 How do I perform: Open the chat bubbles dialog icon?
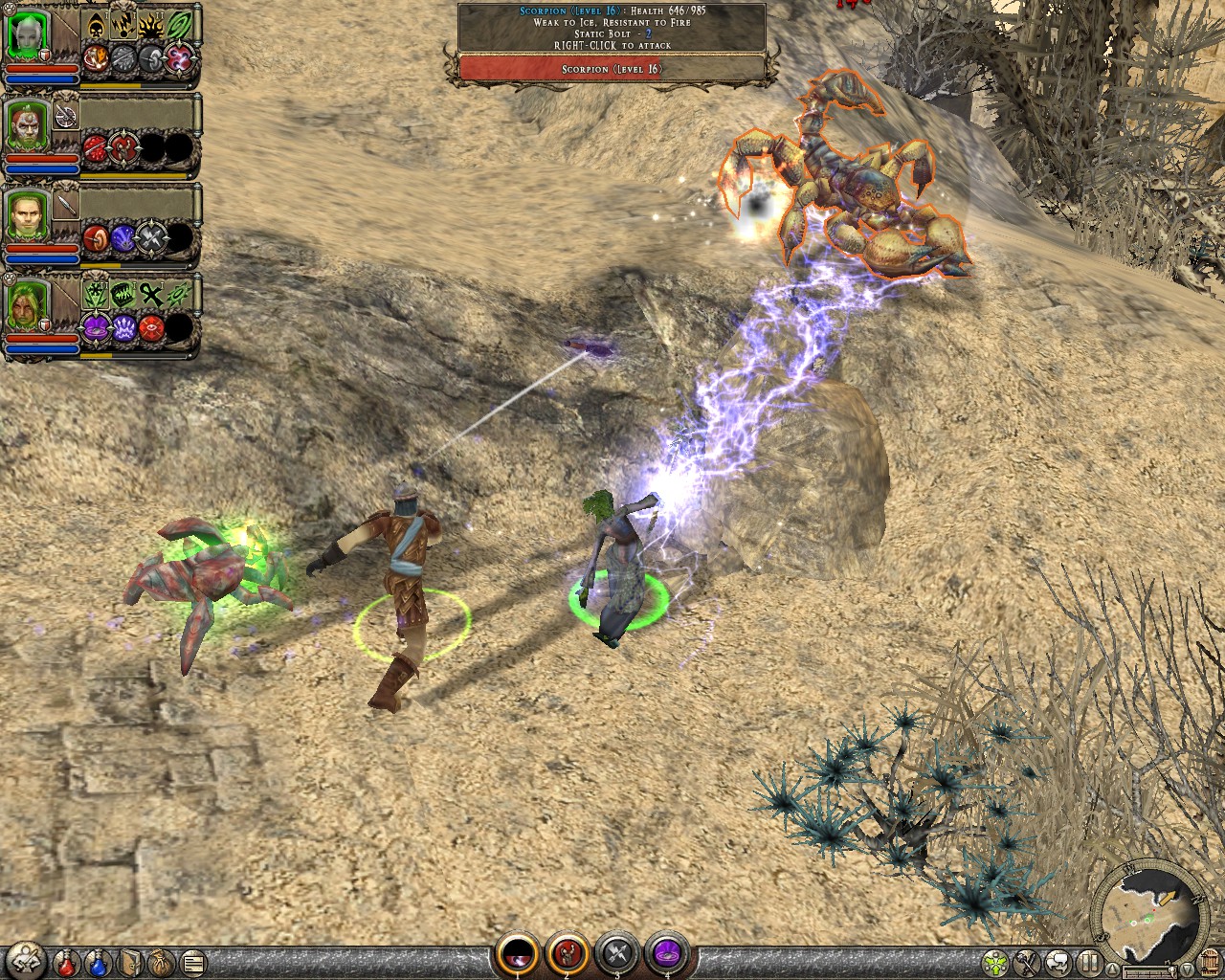click(x=1058, y=962)
